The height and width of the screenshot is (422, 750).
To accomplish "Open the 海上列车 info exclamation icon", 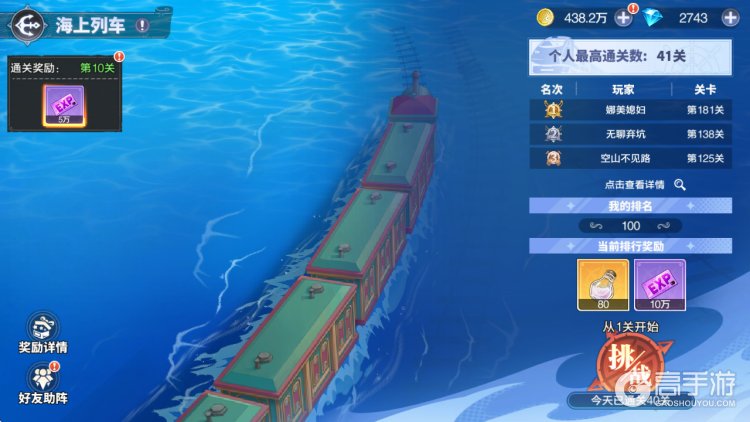I will click(x=142, y=25).
